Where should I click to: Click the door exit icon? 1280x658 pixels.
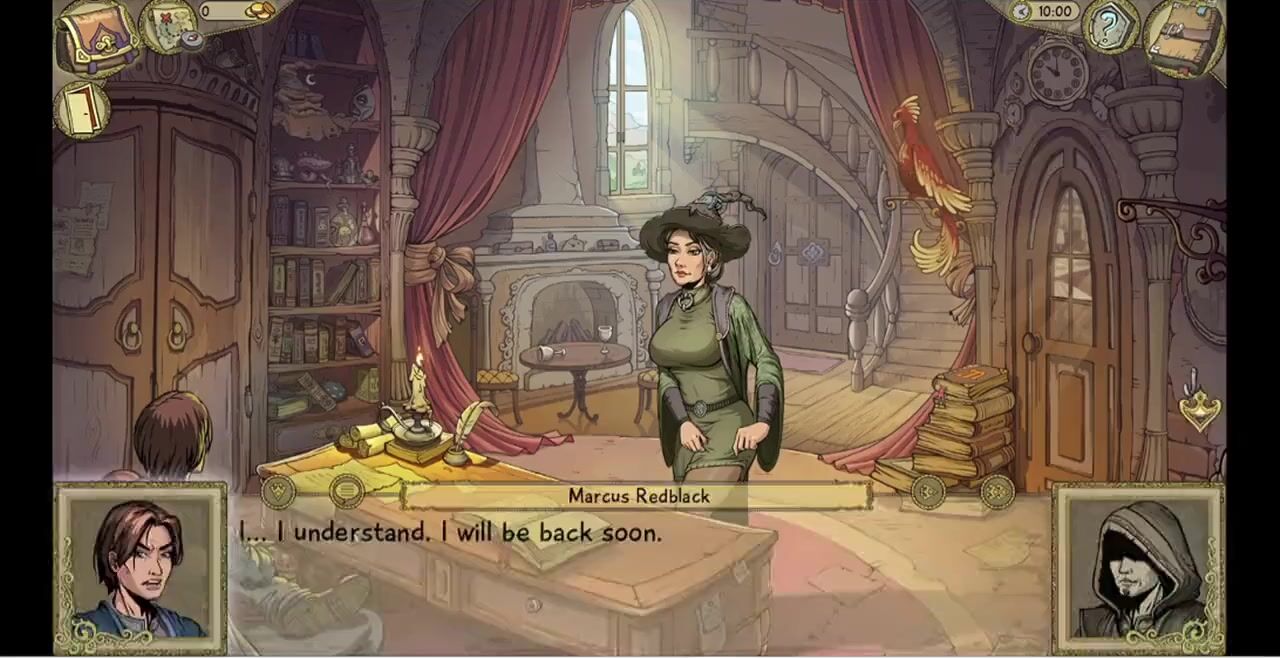pos(82,108)
